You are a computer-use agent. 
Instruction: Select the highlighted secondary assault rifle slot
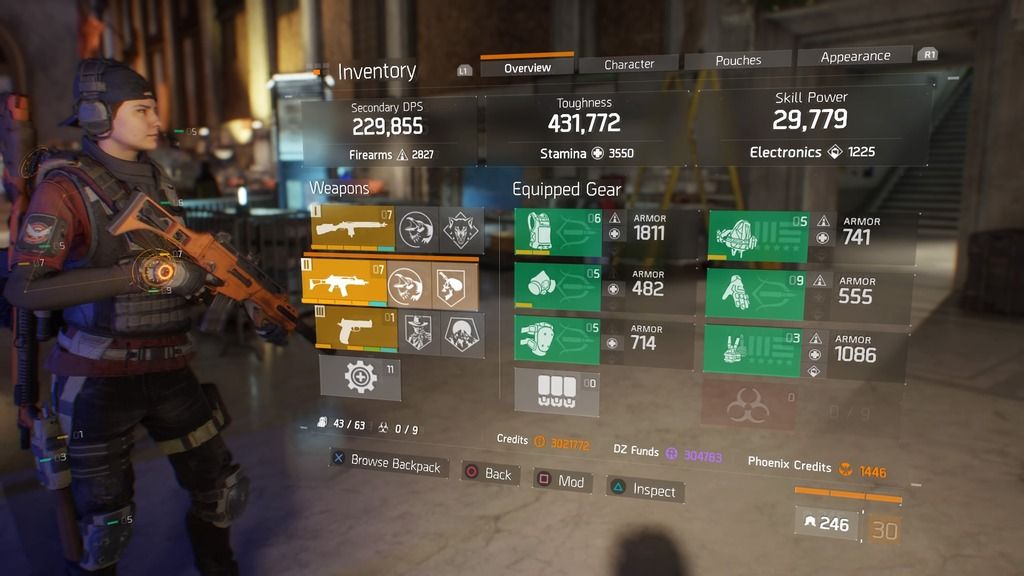click(x=343, y=285)
